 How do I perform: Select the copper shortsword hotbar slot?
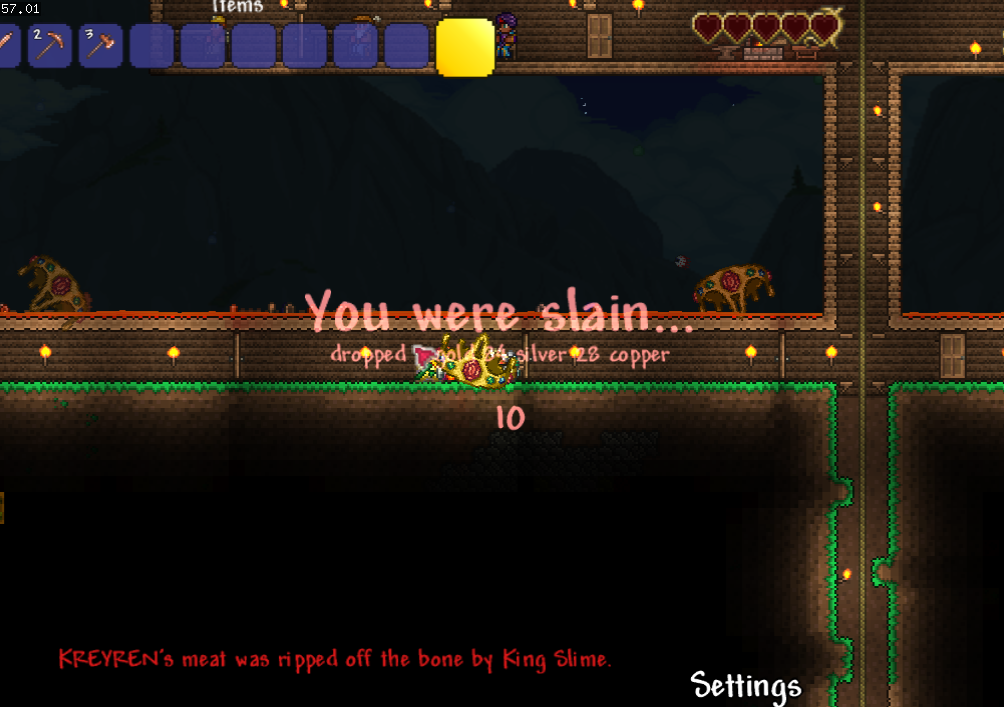pyautogui.click(x=8, y=46)
